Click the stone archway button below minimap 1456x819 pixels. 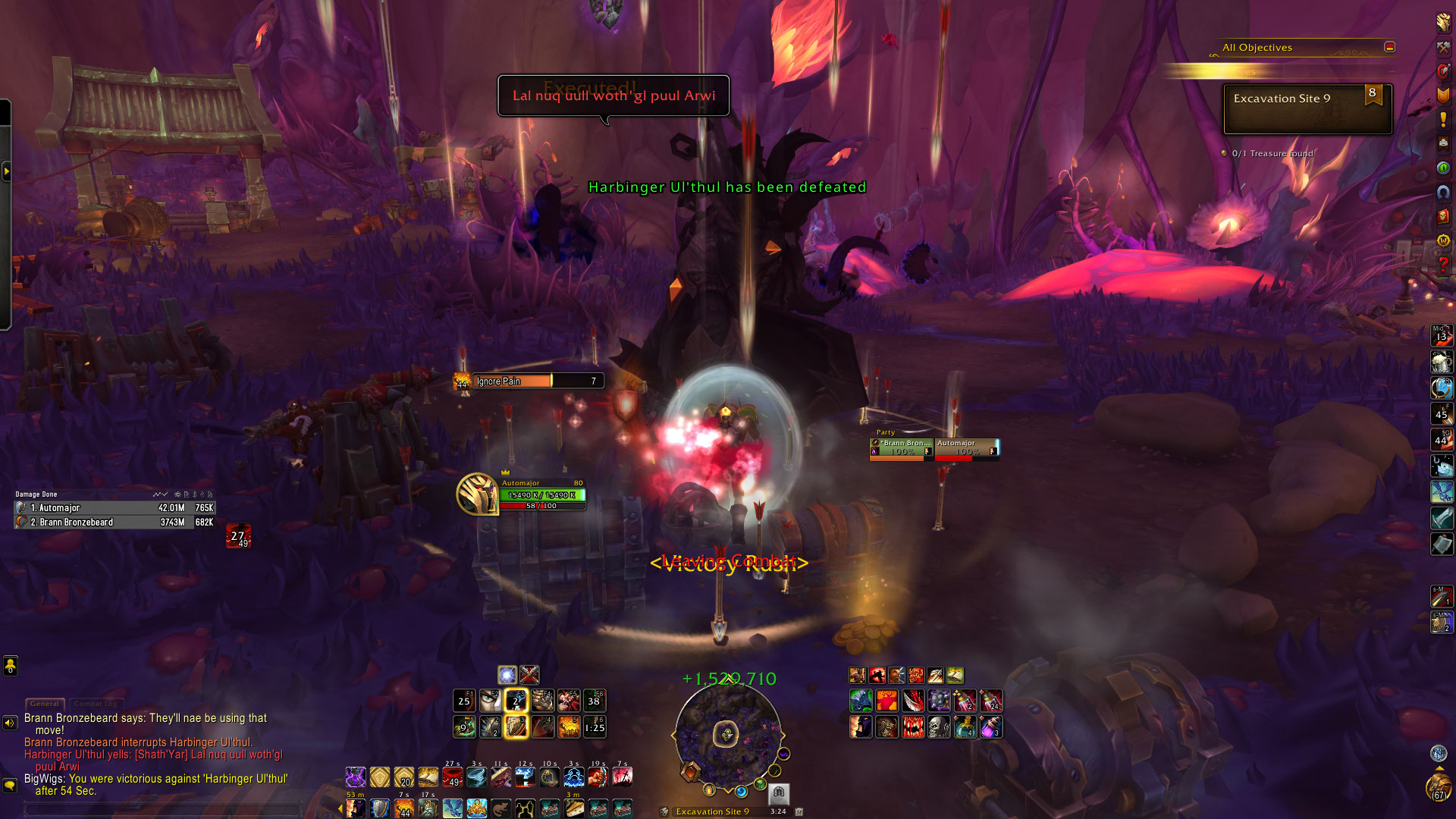[779, 793]
